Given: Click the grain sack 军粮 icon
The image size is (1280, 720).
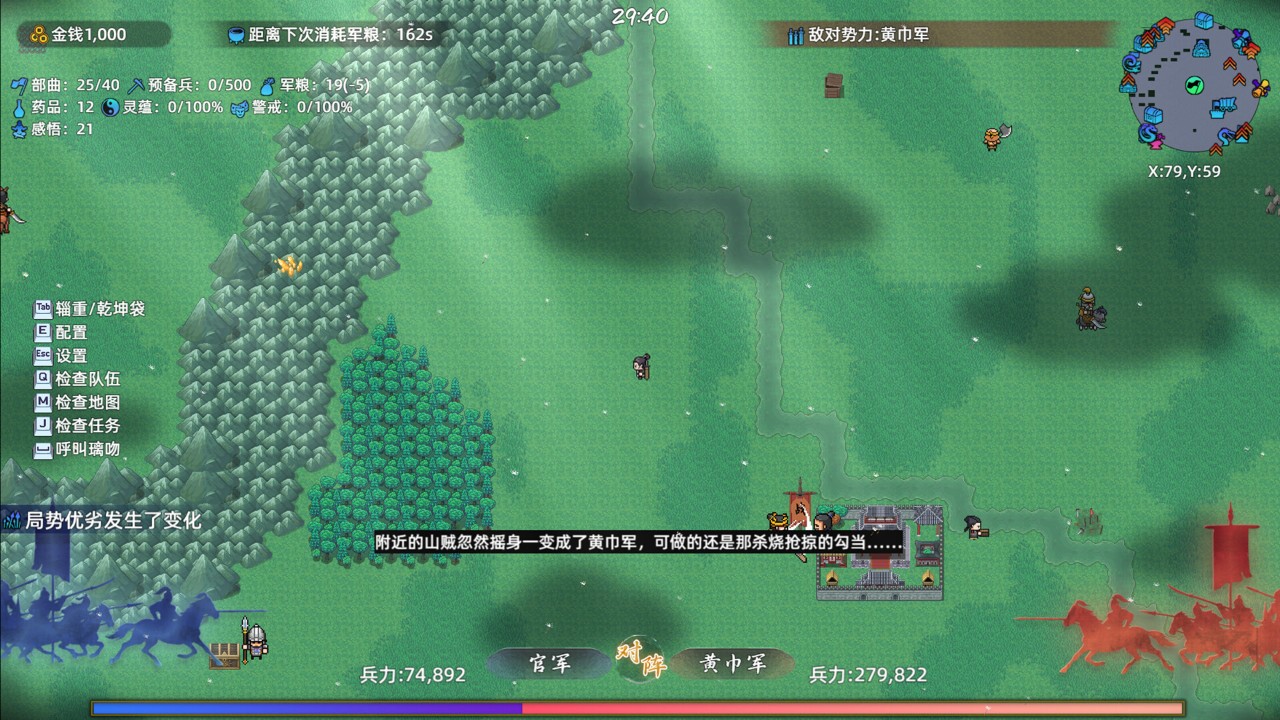Looking at the screenshot, I should [x=267, y=87].
